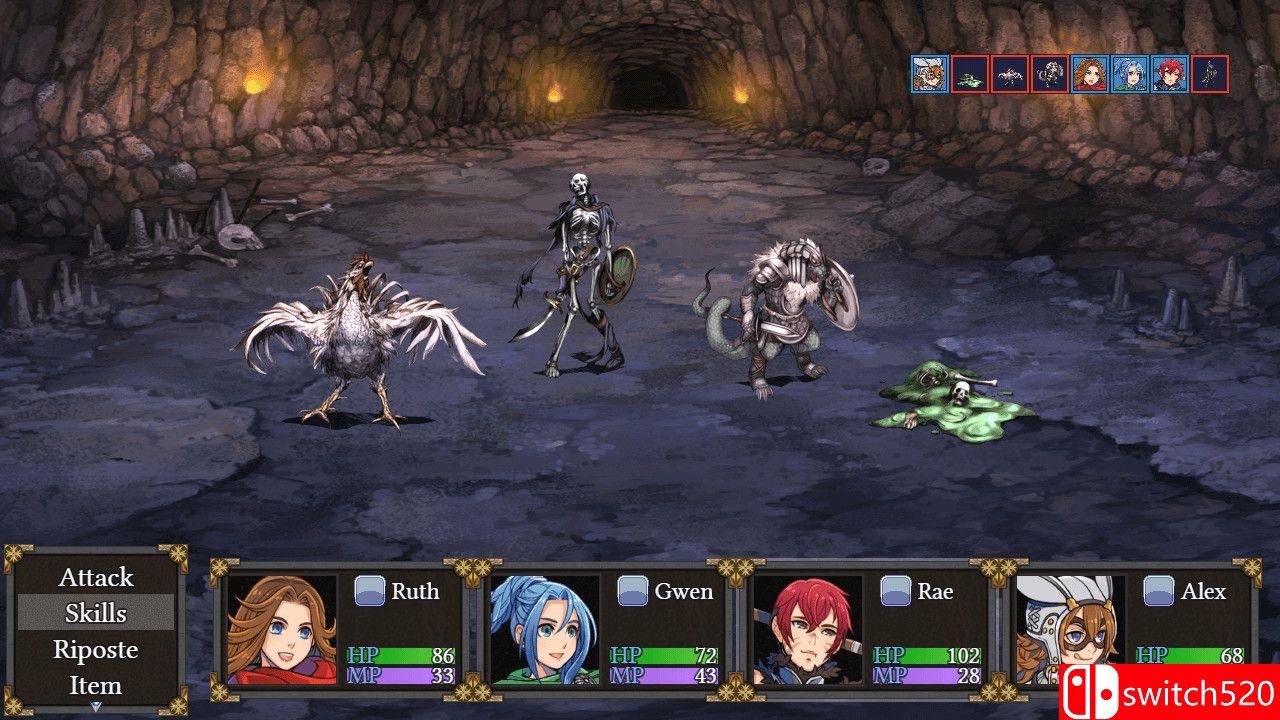Viewport: 1280px width, 720px height.
Task: Open the Skills command from the battle menu
Action: coord(96,613)
